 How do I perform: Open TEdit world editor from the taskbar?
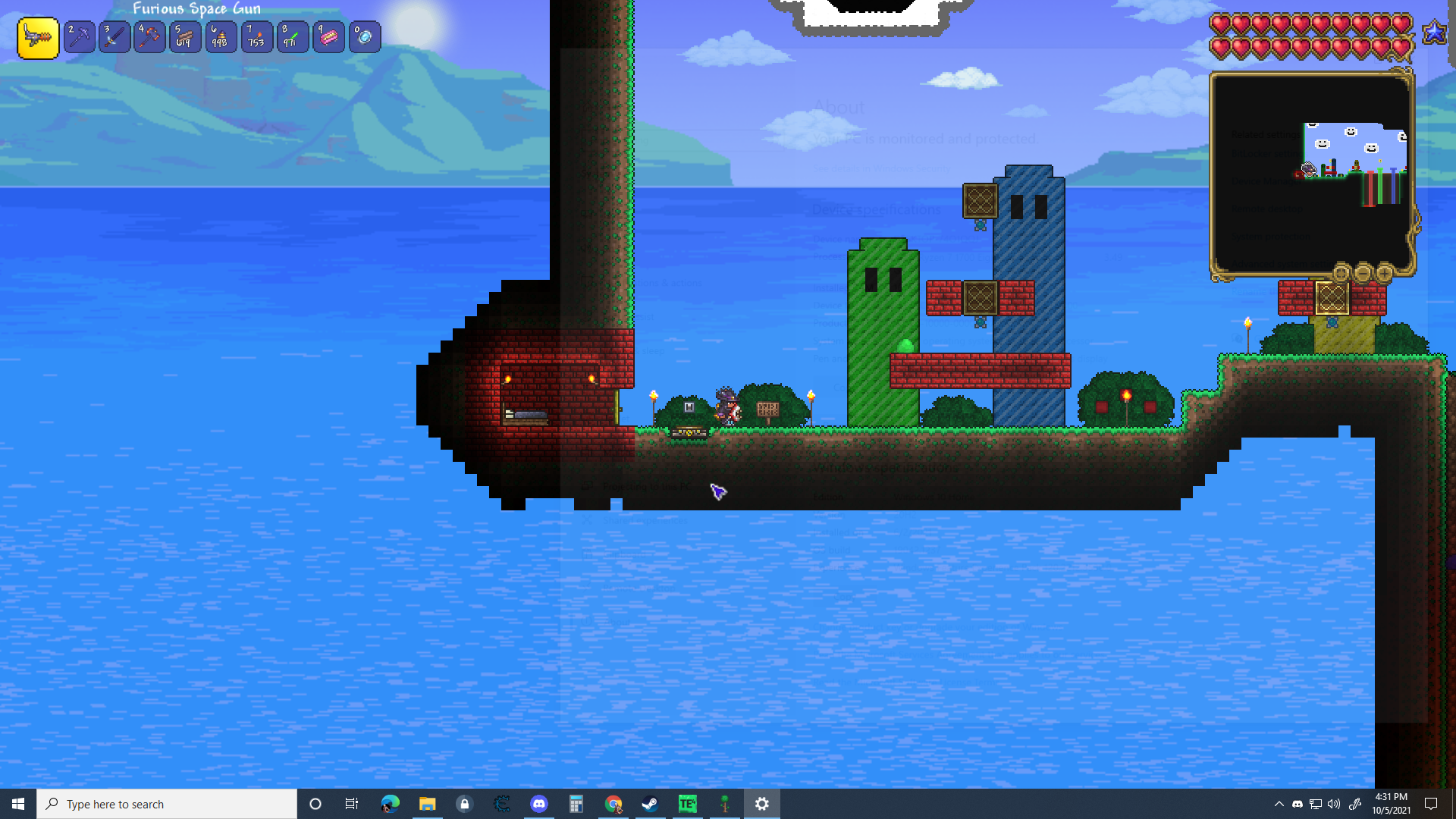687,804
